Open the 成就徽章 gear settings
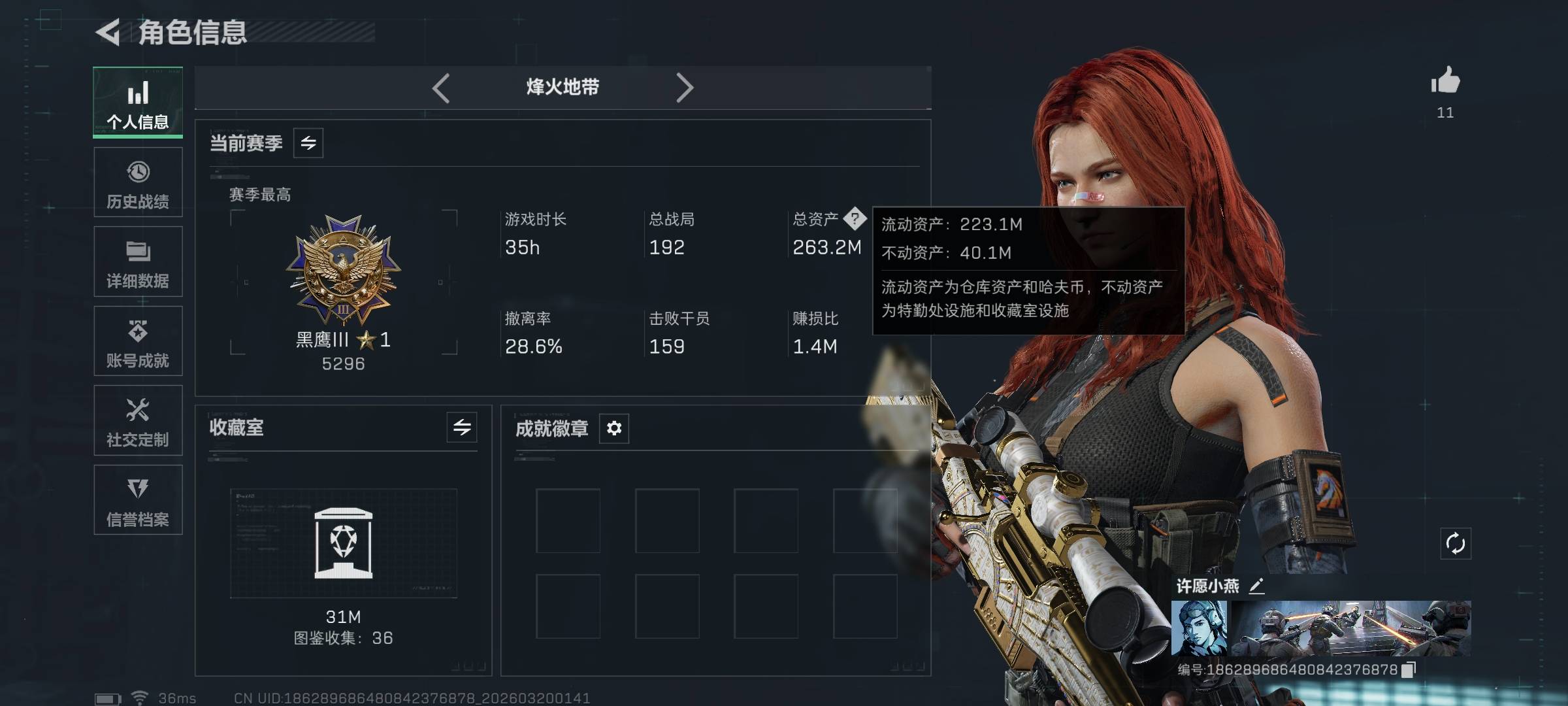Viewport: 1568px width, 706px height. (614, 428)
